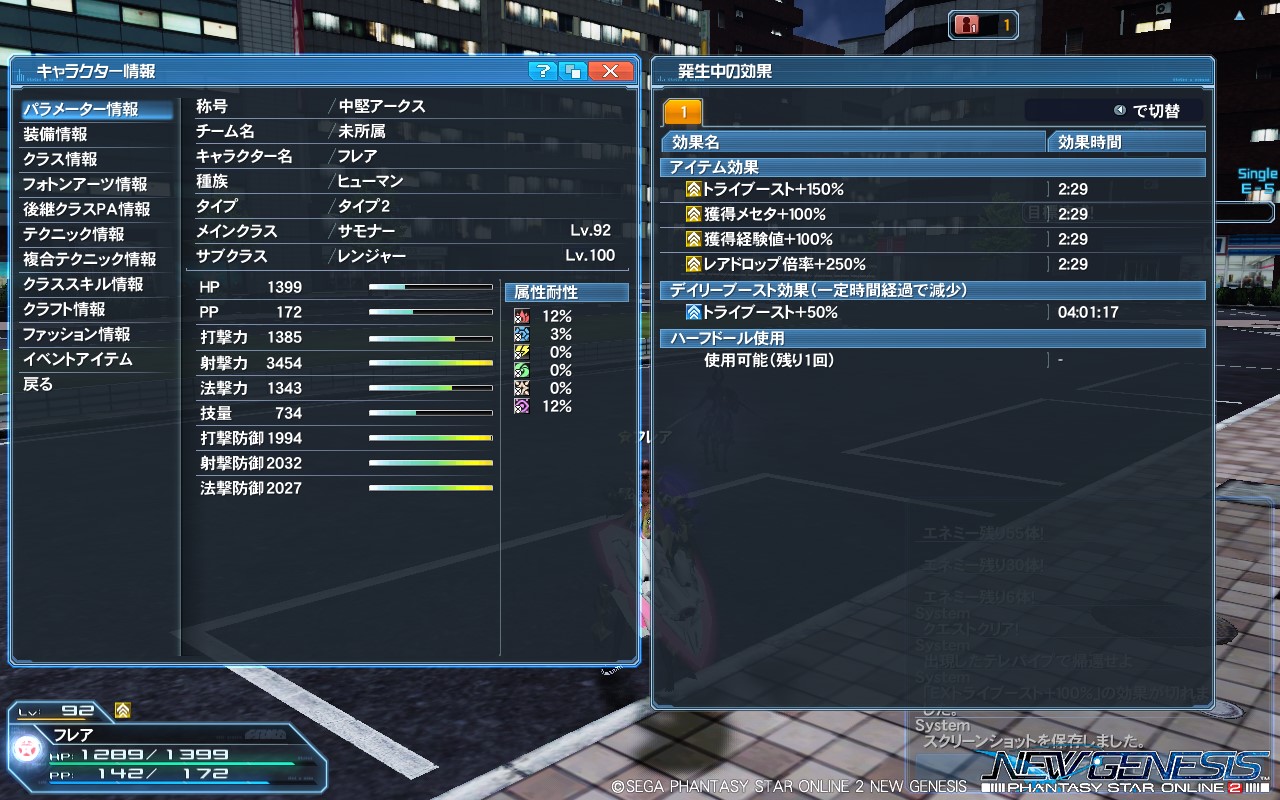Click the purple dark resistance icon
The width and height of the screenshot is (1280, 800).
click(x=522, y=405)
